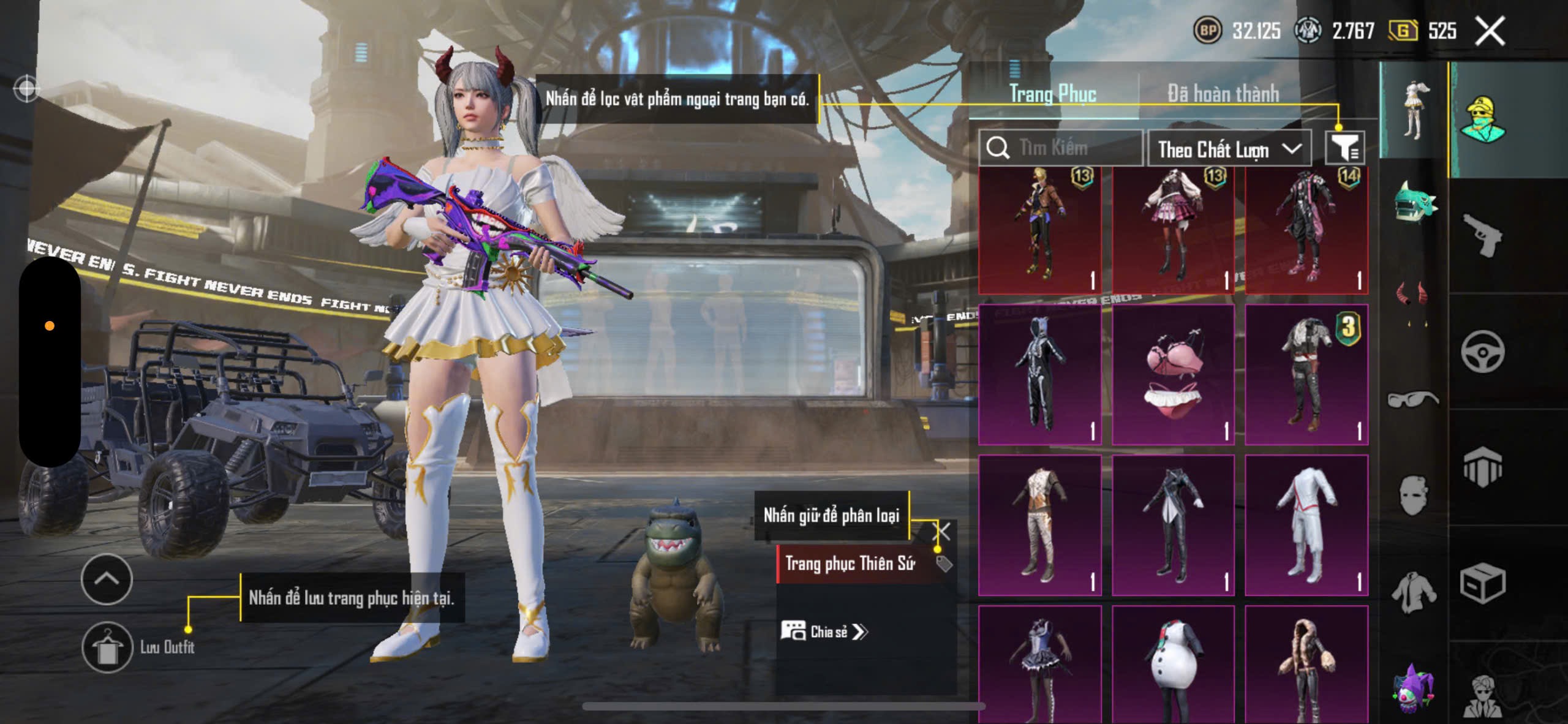Close the inventory screen
Image resolution: width=1568 pixels, height=724 pixels.
tap(1489, 31)
